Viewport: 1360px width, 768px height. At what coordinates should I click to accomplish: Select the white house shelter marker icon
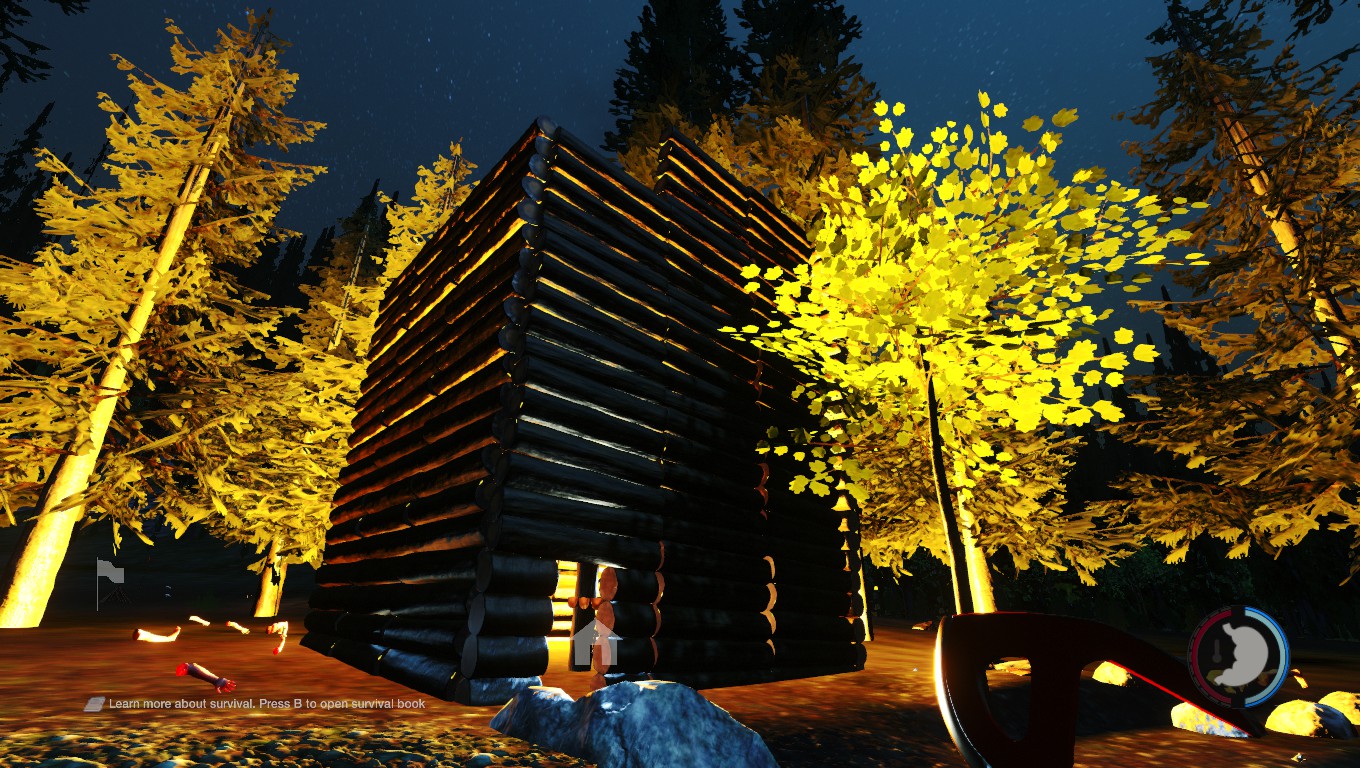pyautogui.click(x=597, y=643)
